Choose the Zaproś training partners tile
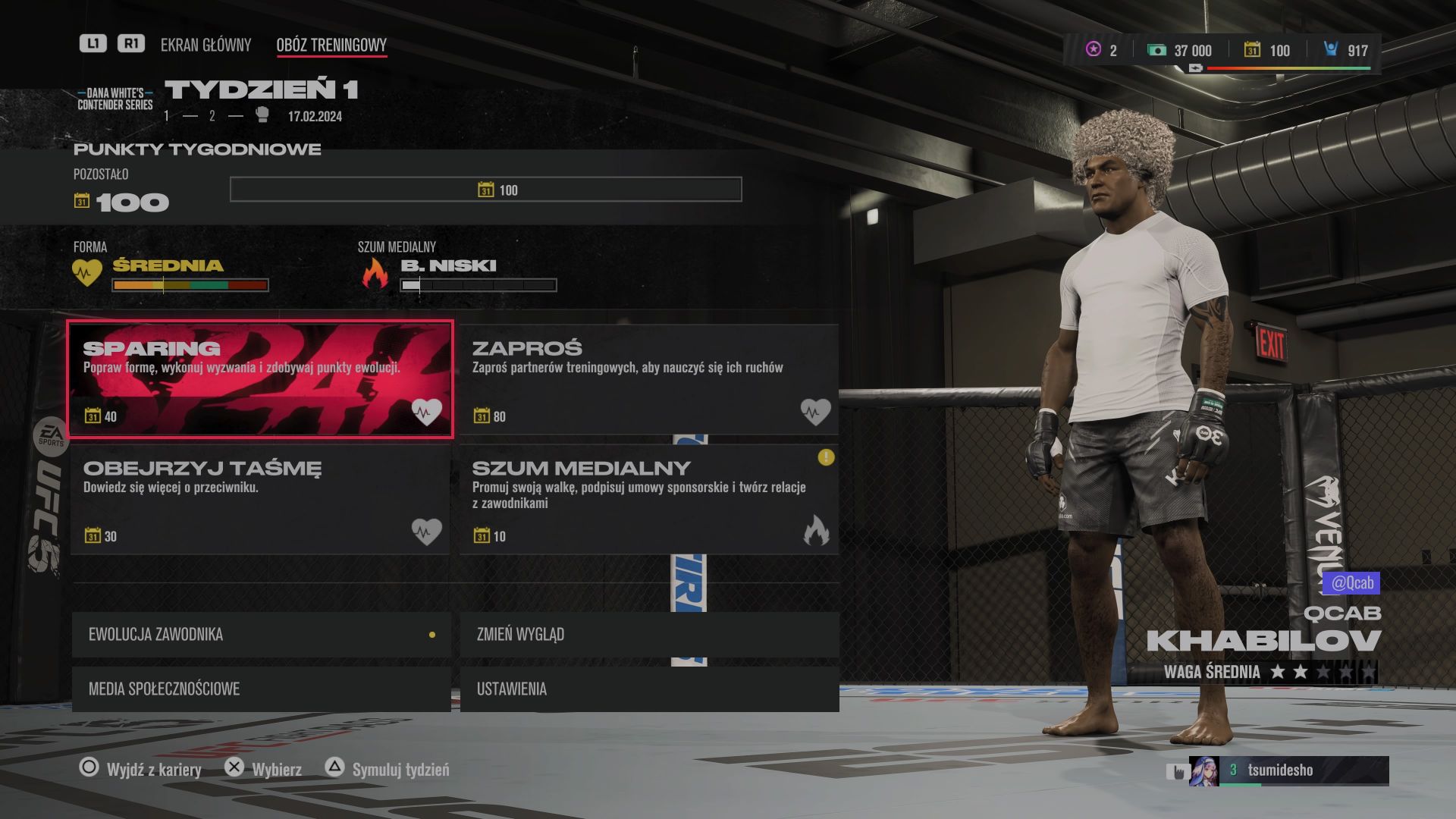 click(649, 379)
